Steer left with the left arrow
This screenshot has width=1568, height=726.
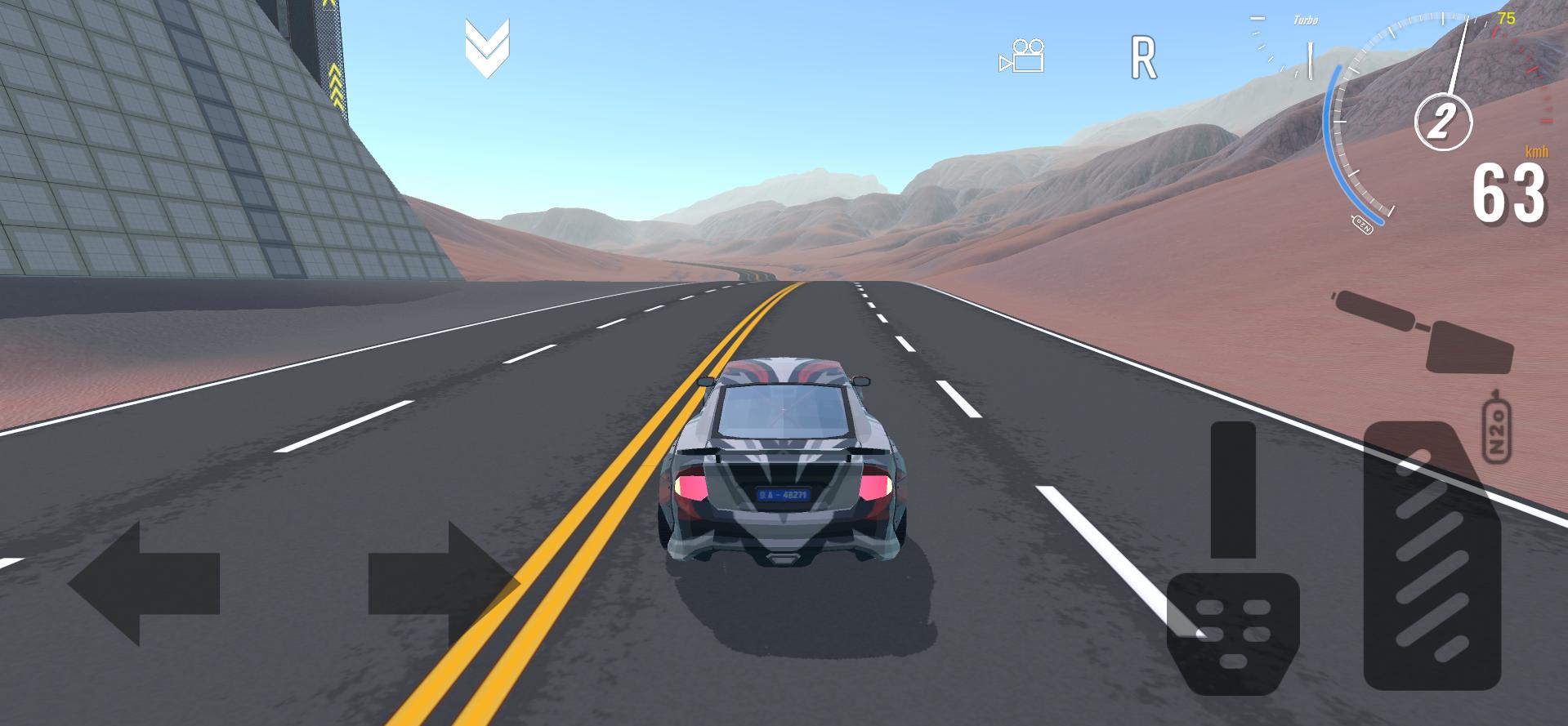coord(144,584)
